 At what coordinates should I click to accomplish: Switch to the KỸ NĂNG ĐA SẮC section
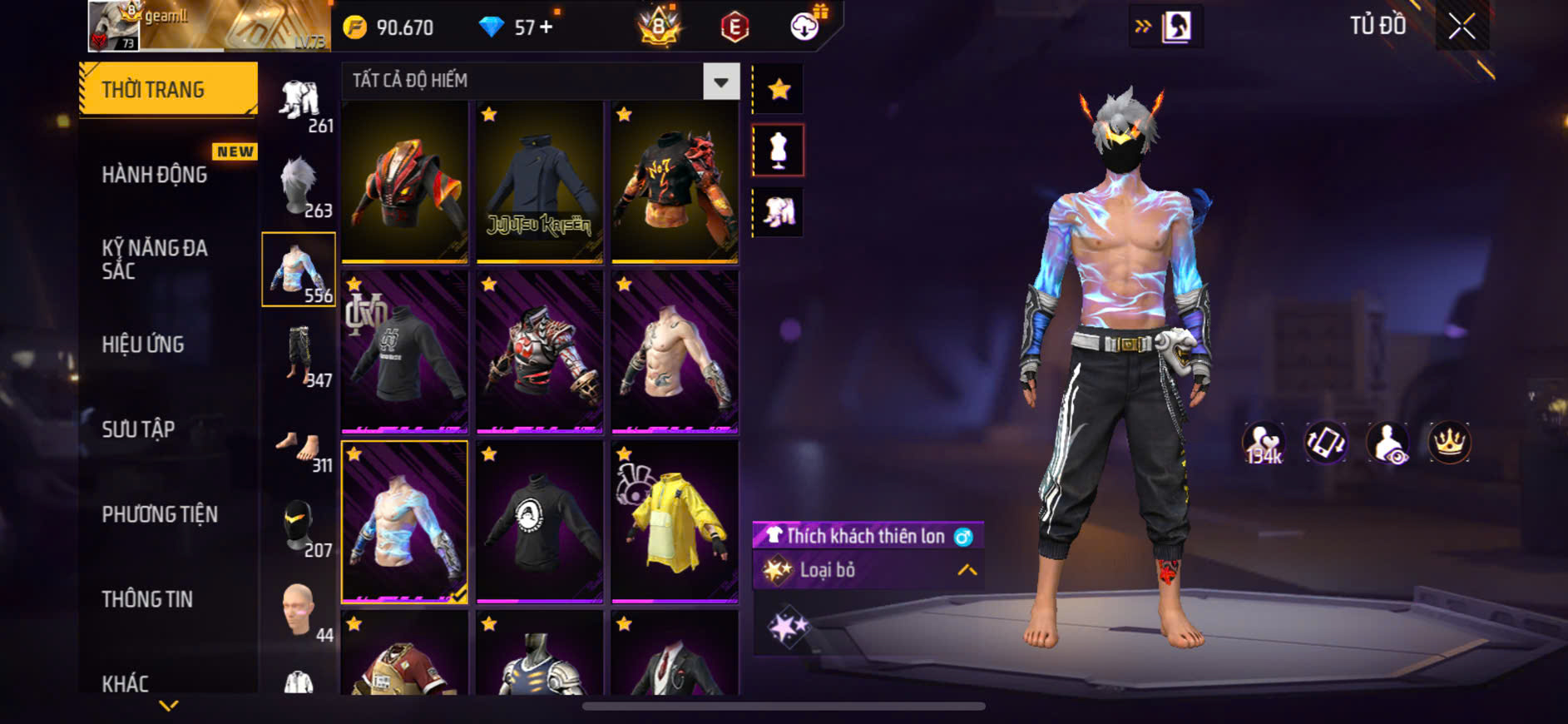click(x=155, y=259)
